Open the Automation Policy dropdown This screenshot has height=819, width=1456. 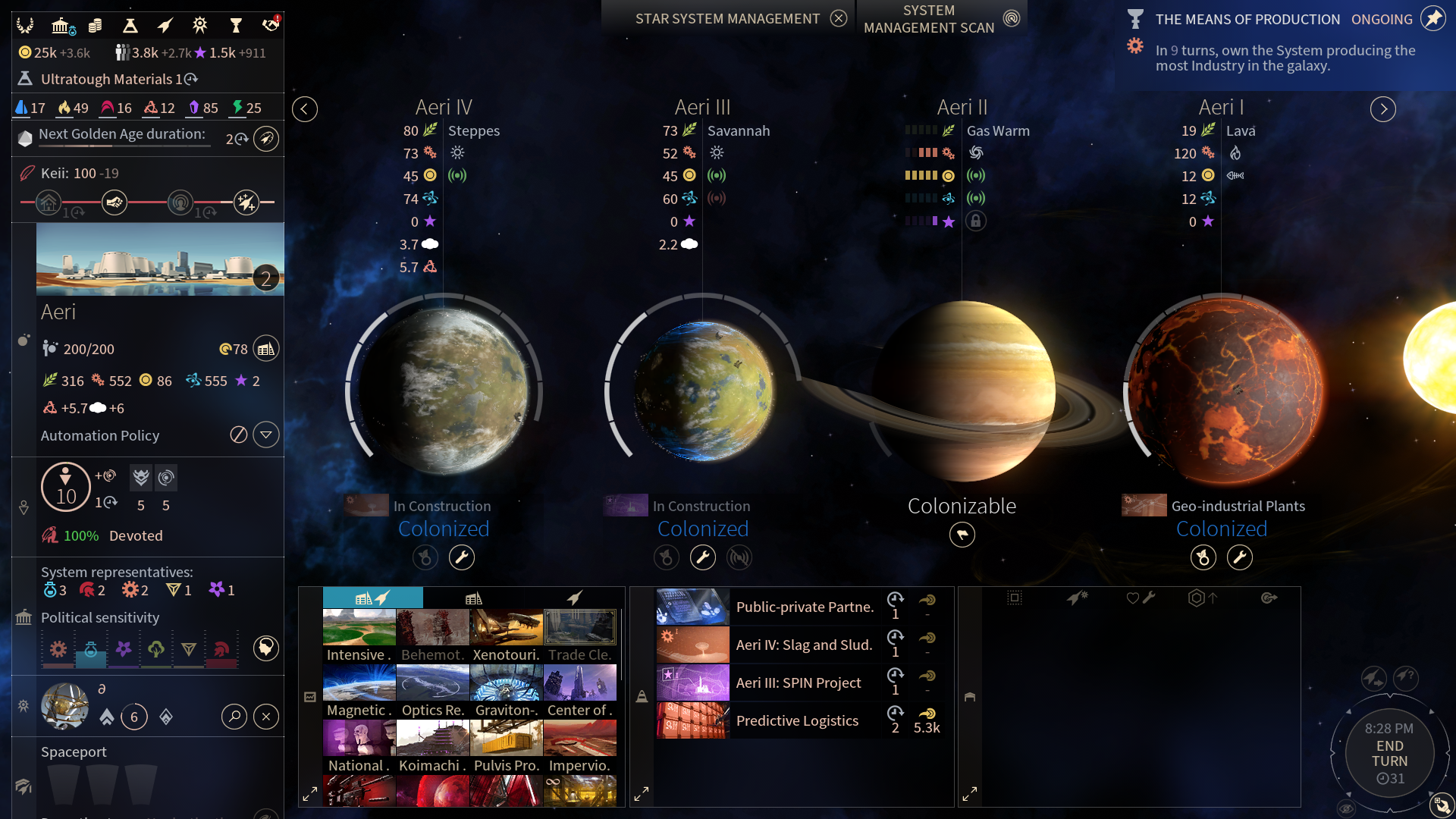pyautogui.click(x=266, y=435)
